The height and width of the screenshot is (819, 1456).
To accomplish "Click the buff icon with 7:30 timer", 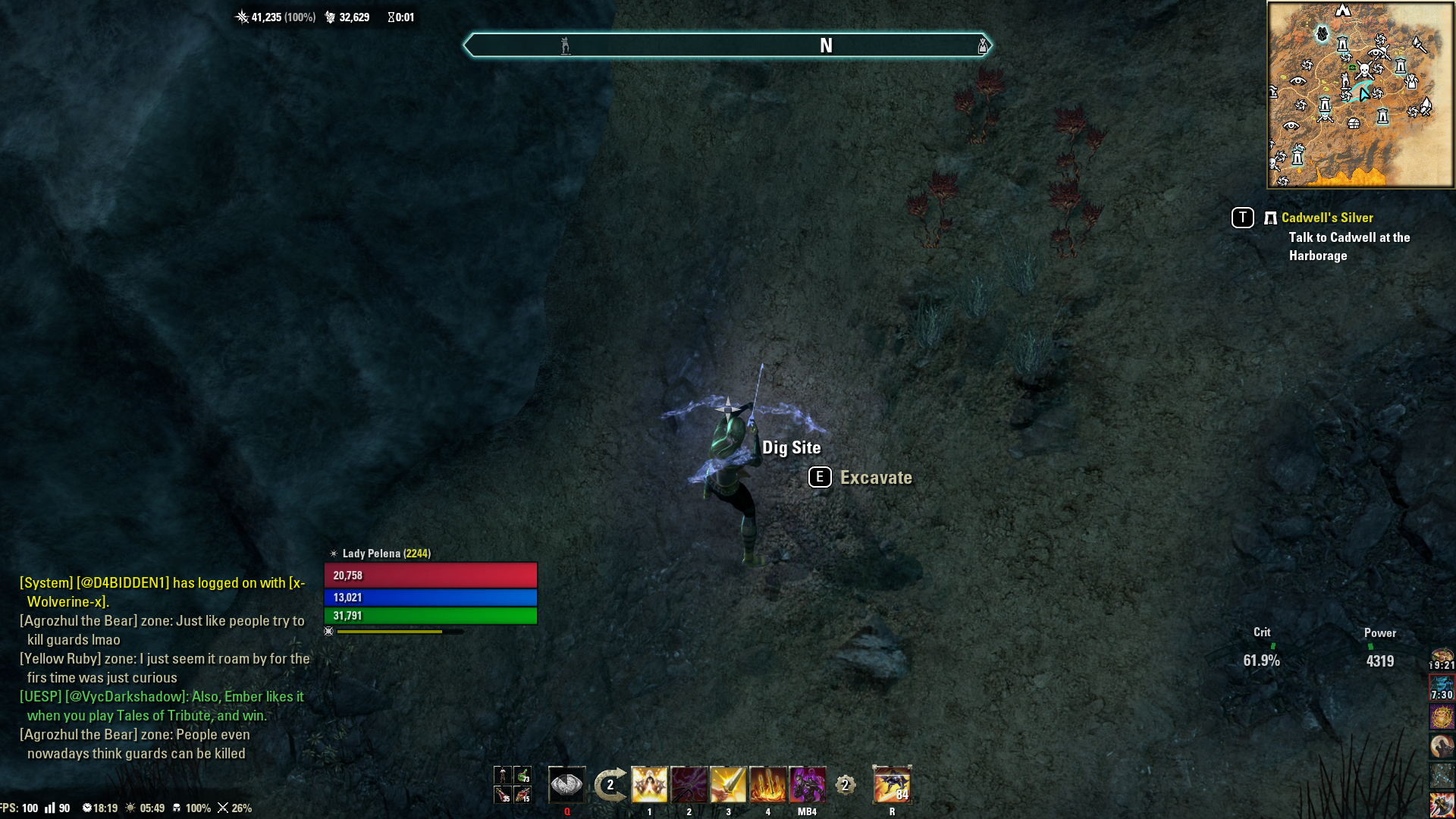I will point(1442,688).
